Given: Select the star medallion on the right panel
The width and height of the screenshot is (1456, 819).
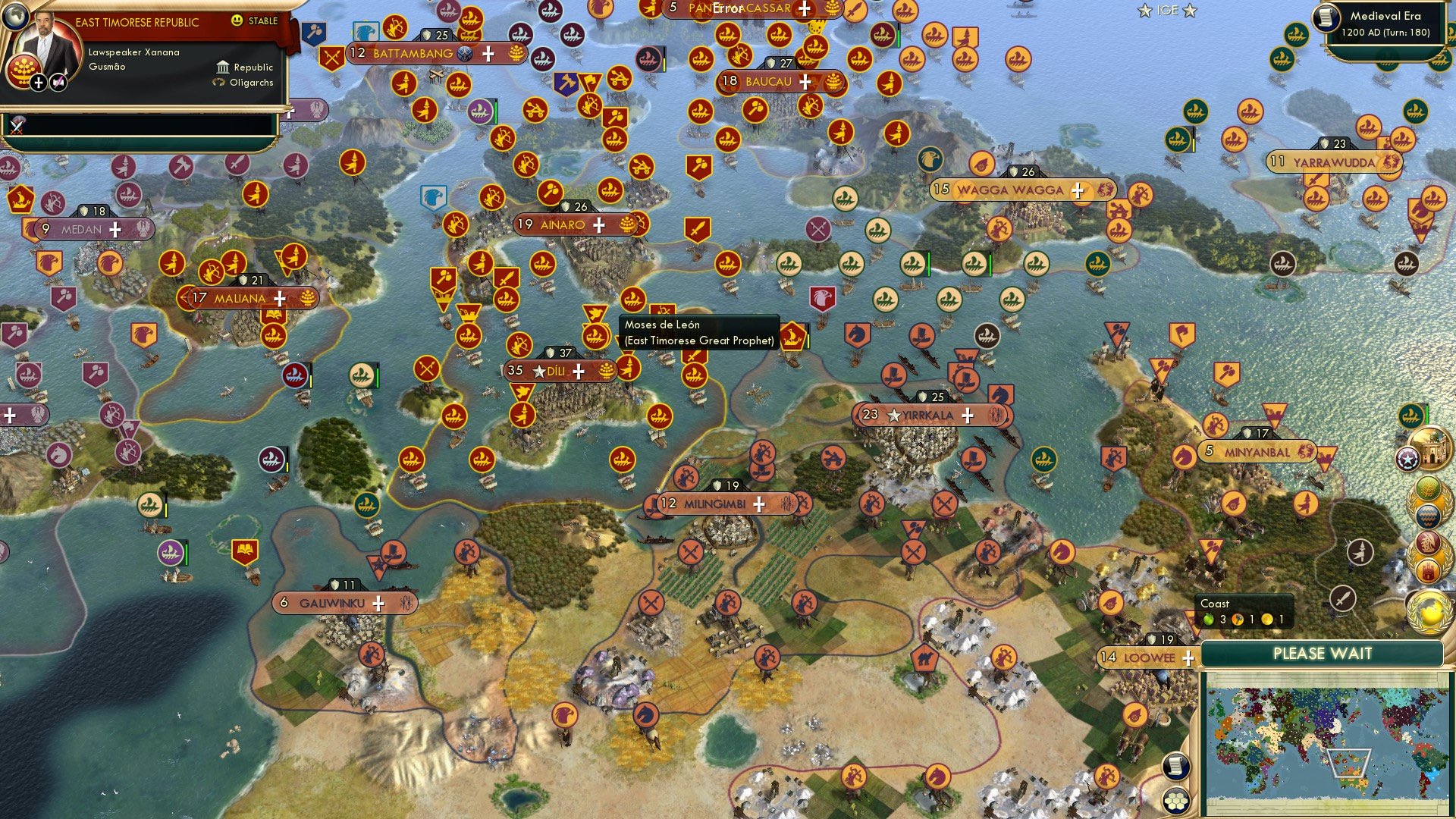Looking at the screenshot, I should click(x=1407, y=457).
